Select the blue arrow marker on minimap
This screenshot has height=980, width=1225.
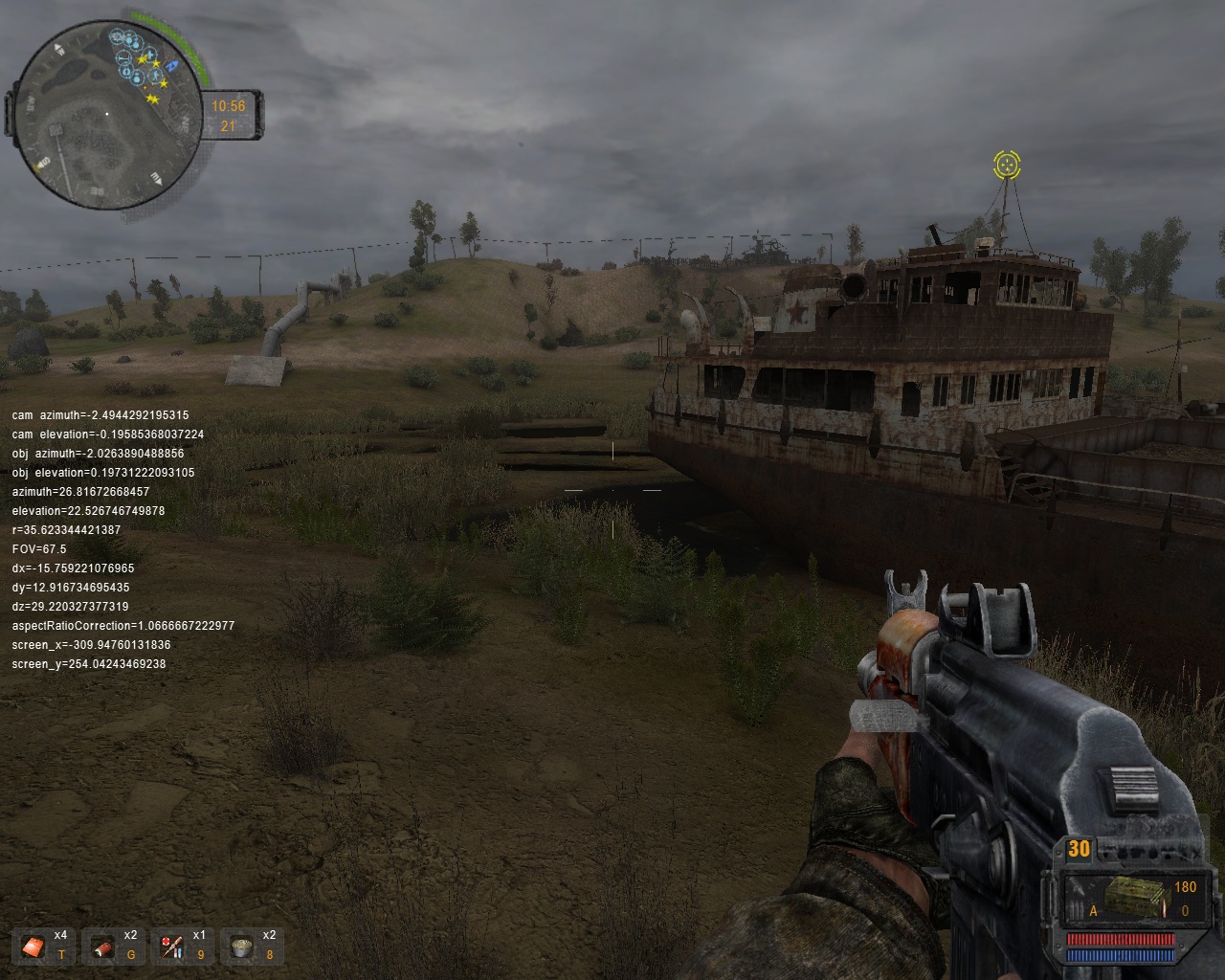click(173, 66)
